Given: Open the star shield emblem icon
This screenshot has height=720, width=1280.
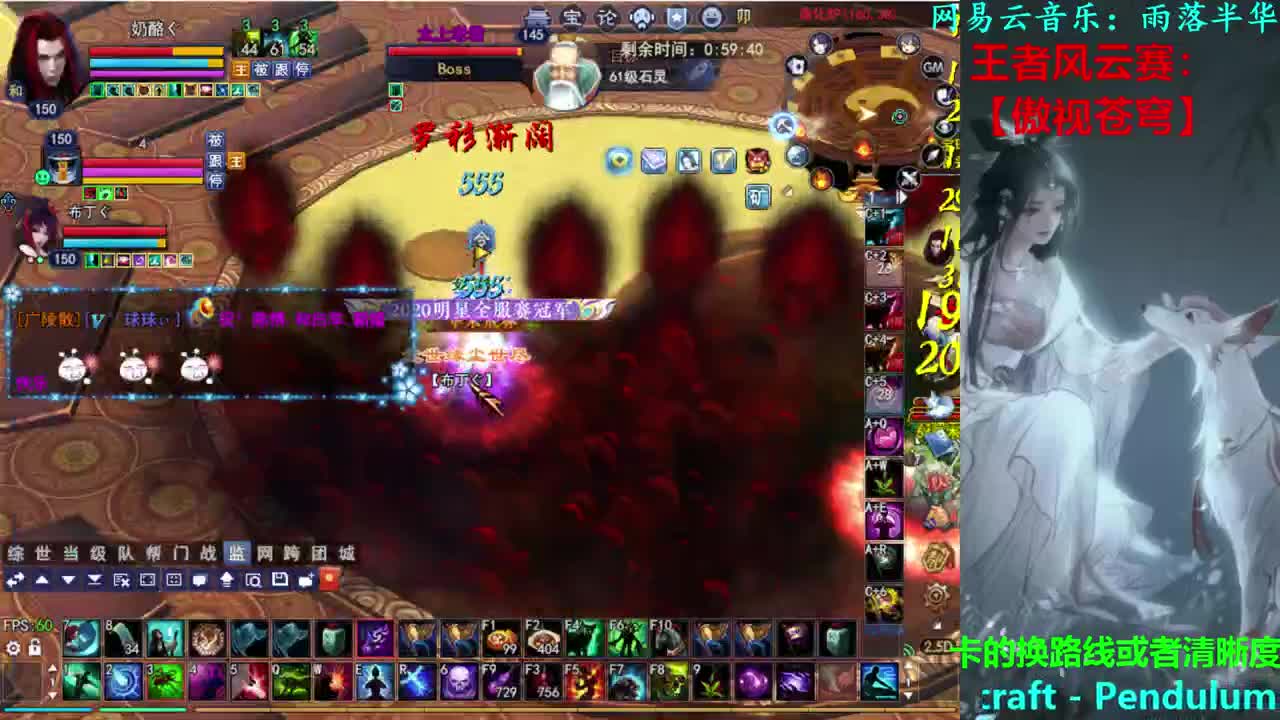Looking at the screenshot, I should tap(675, 18).
